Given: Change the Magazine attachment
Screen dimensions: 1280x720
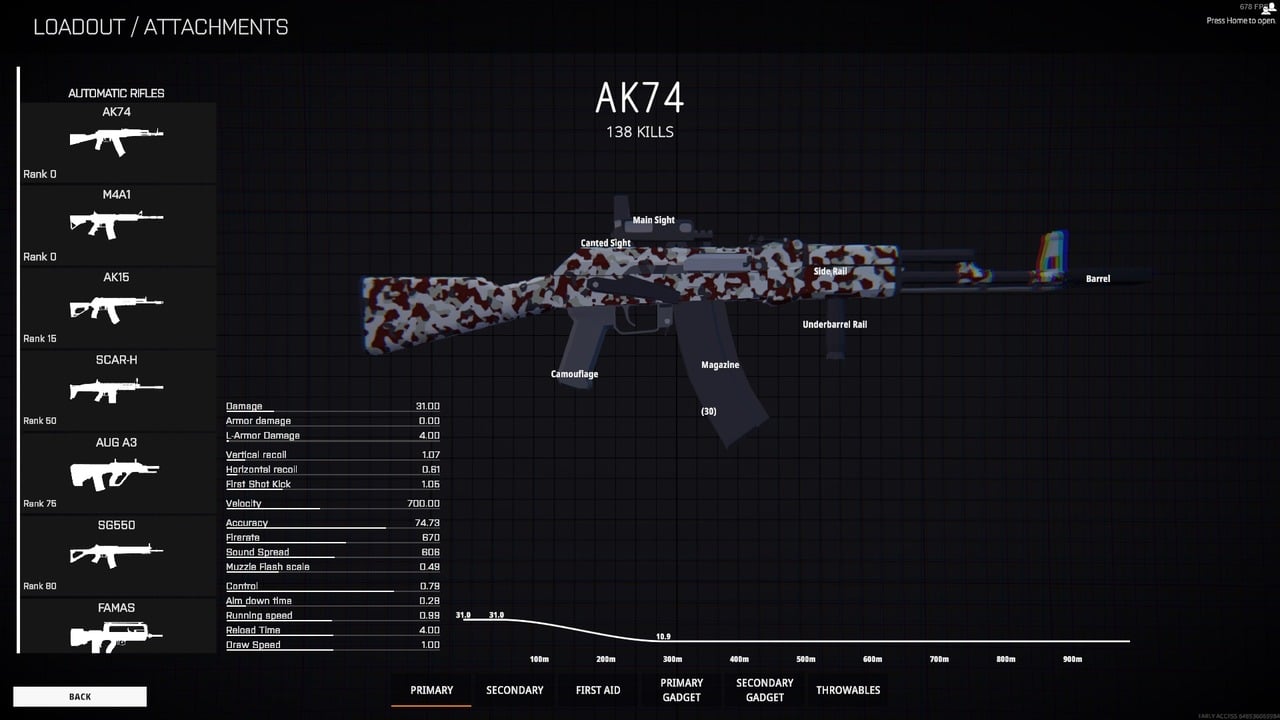Looking at the screenshot, I should pyautogui.click(x=720, y=365).
